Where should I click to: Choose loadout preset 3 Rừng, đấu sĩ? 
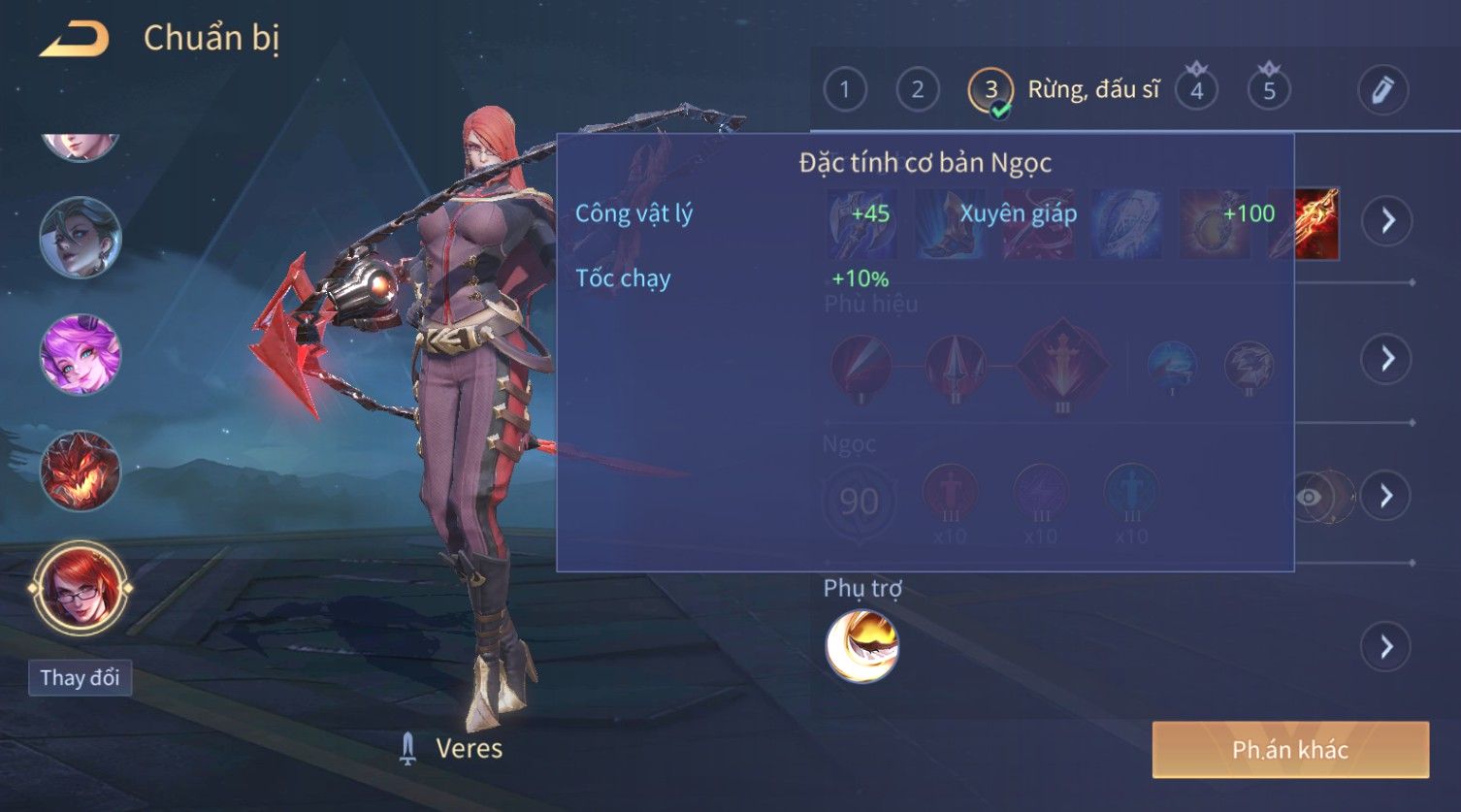click(x=990, y=90)
